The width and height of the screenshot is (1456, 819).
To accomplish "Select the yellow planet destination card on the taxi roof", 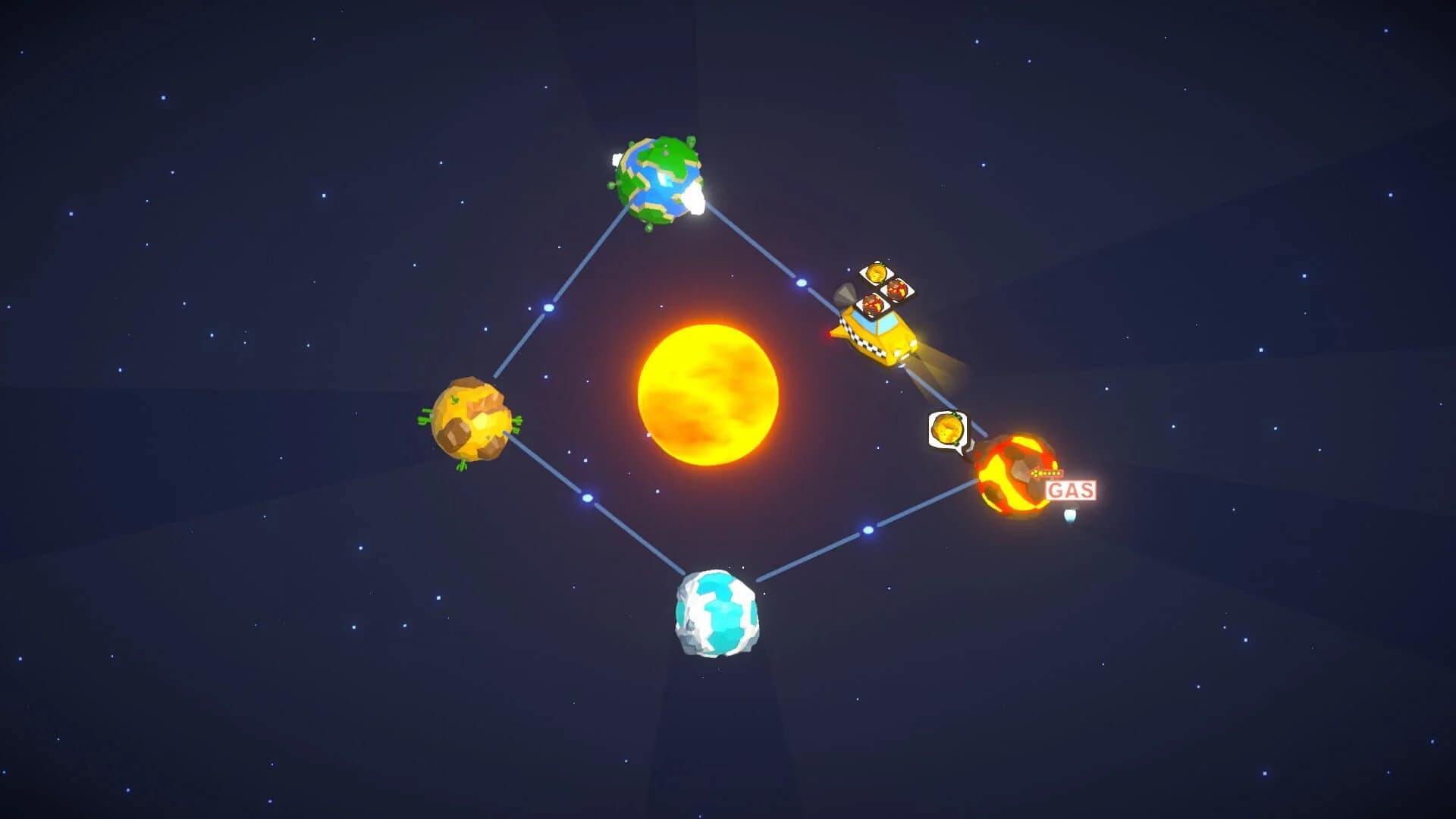I will coord(877,274).
